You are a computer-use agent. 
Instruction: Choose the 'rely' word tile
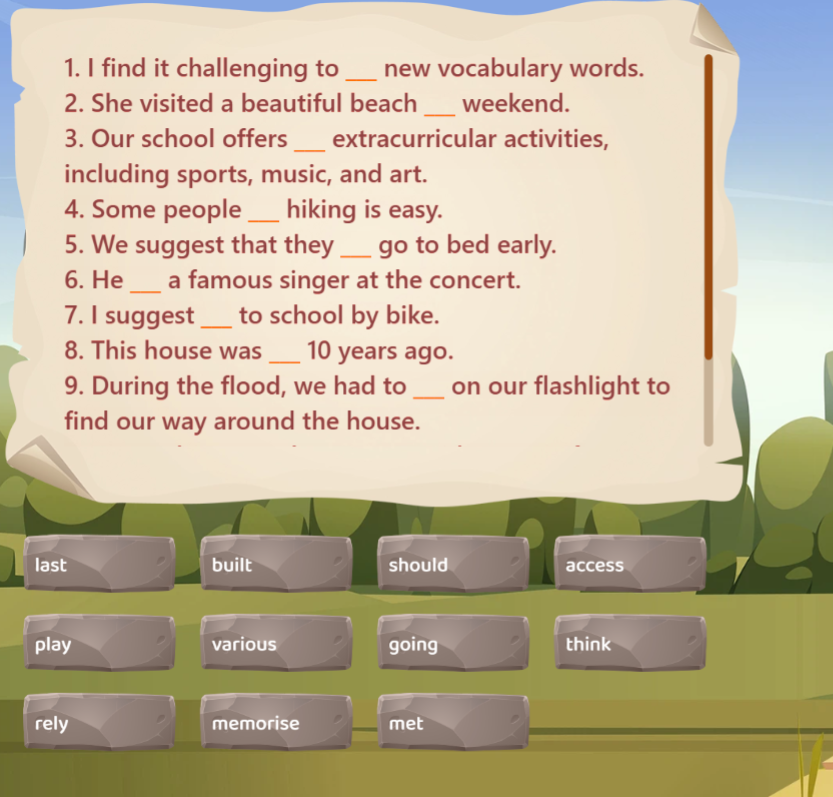pos(98,723)
